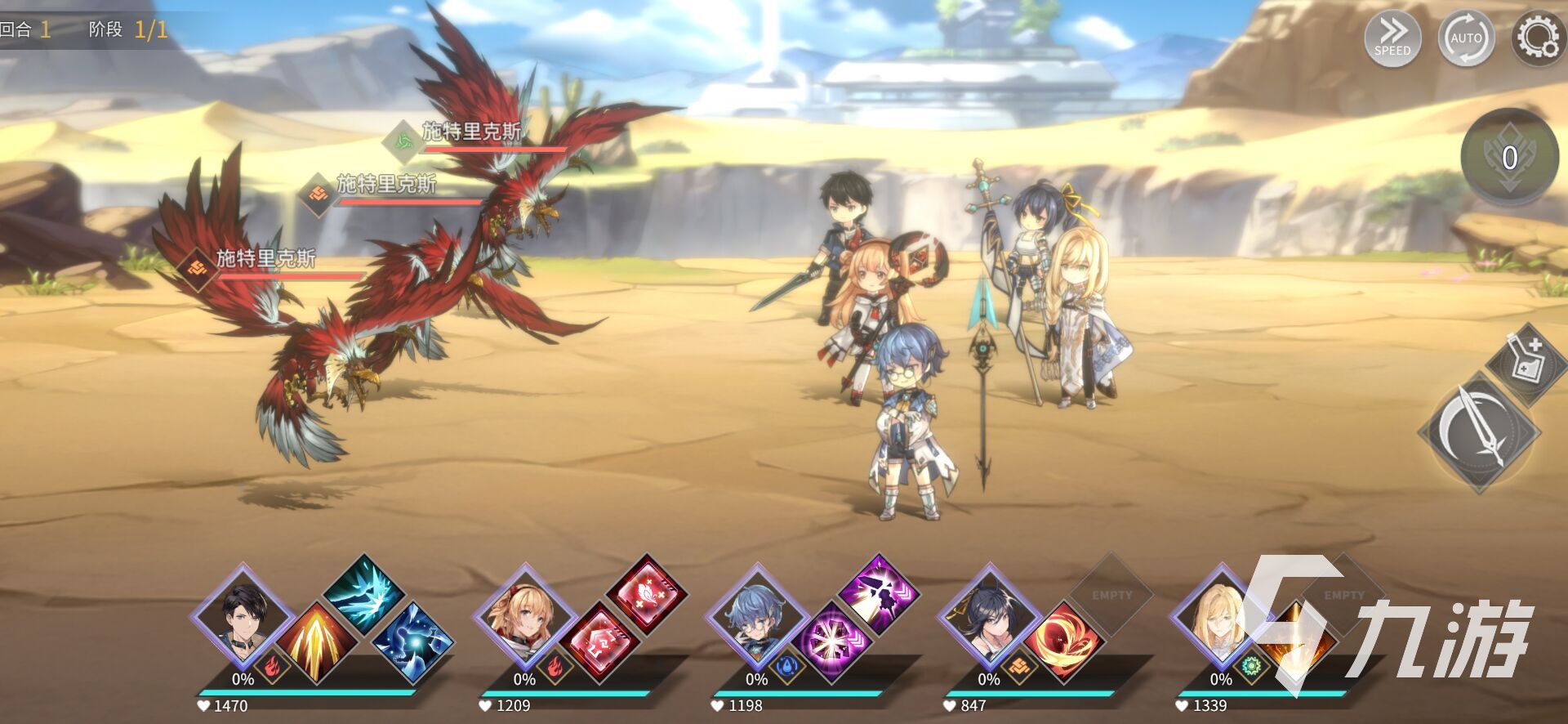Tap the emblem counter showing 0
Screen dimensions: 1568x724
(1509, 158)
